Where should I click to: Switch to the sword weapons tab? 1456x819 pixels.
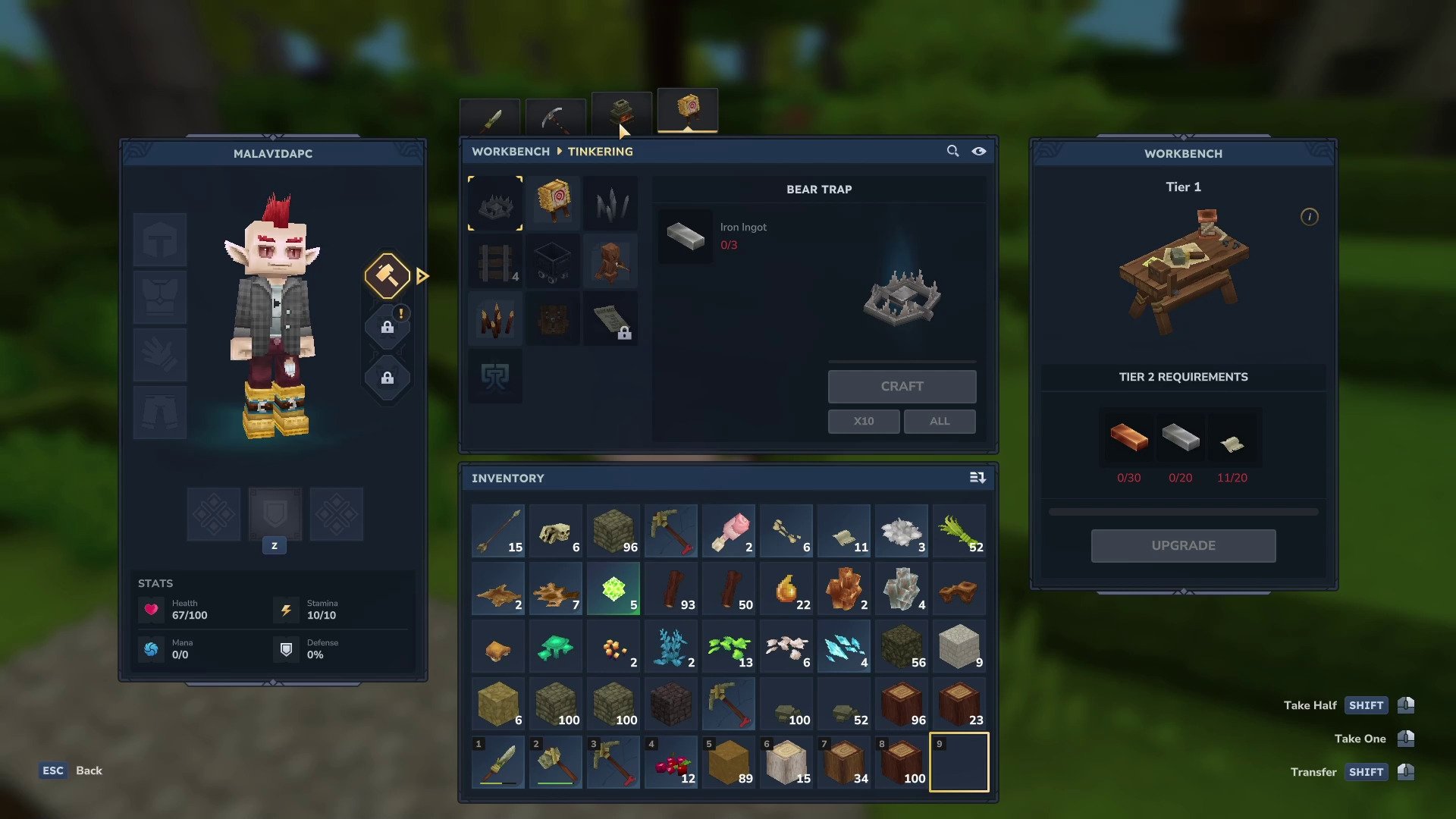click(x=491, y=118)
